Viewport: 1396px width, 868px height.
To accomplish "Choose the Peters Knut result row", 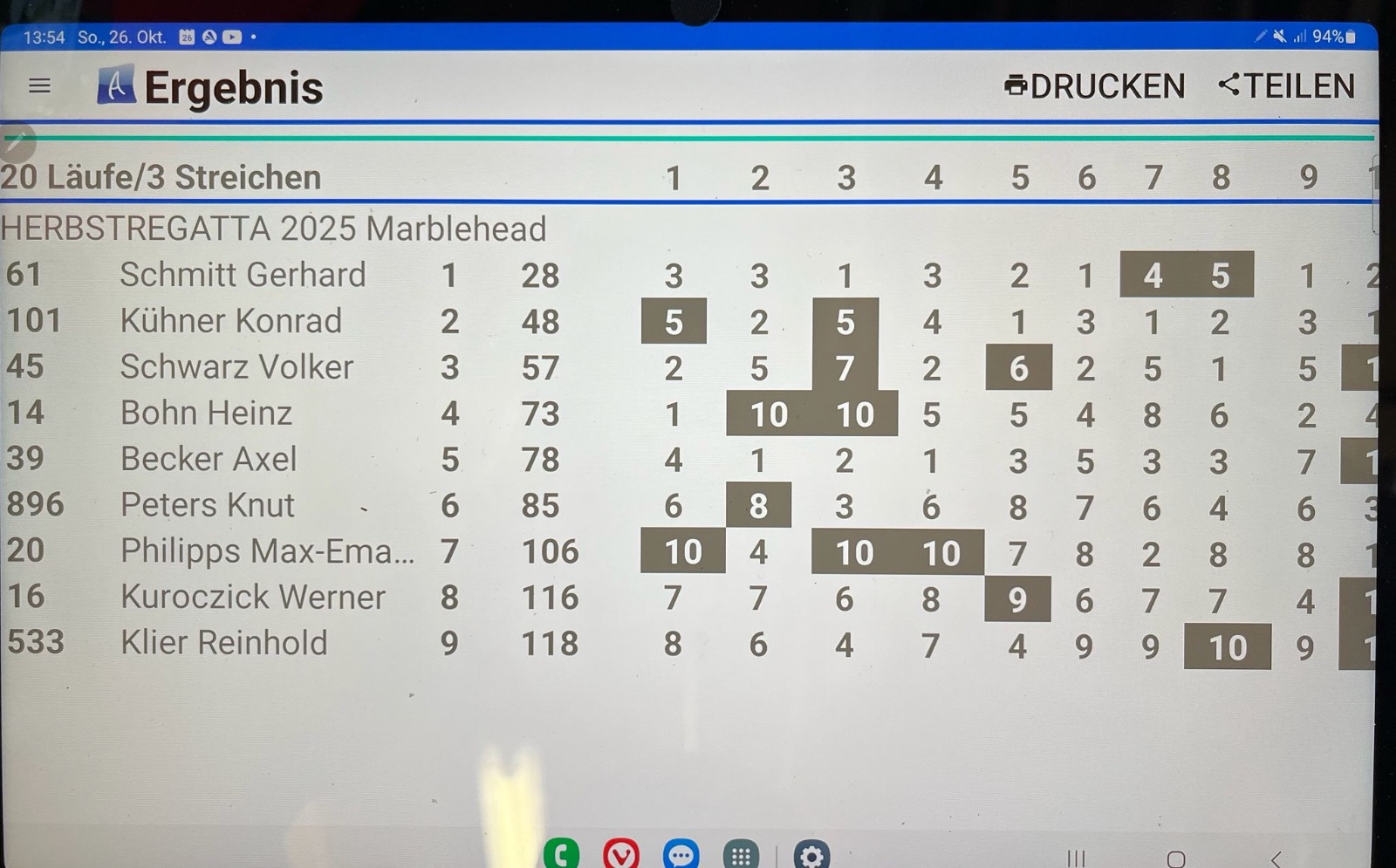I will (x=208, y=505).
